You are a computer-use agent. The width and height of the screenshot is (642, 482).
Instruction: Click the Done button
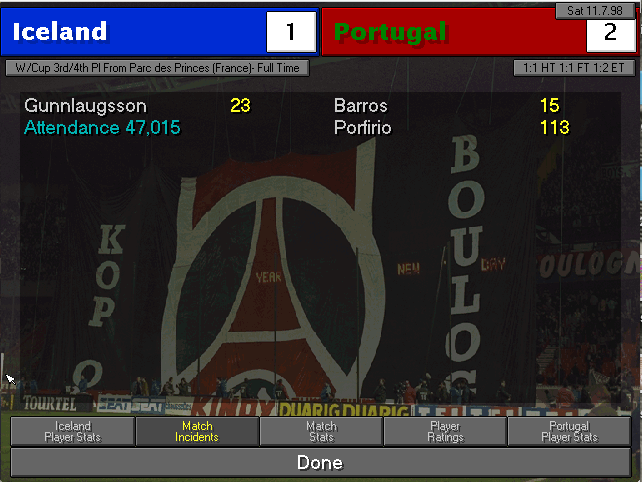click(x=320, y=463)
